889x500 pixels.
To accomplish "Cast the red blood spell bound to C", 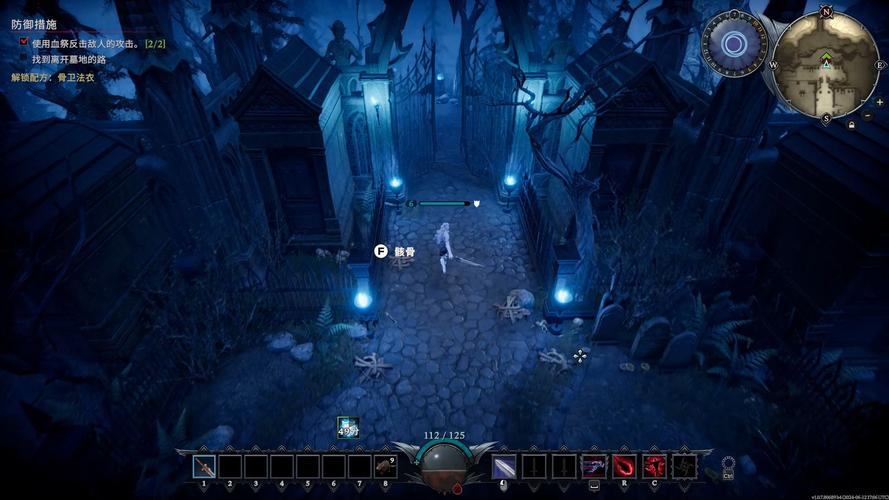I will (654, 466).
